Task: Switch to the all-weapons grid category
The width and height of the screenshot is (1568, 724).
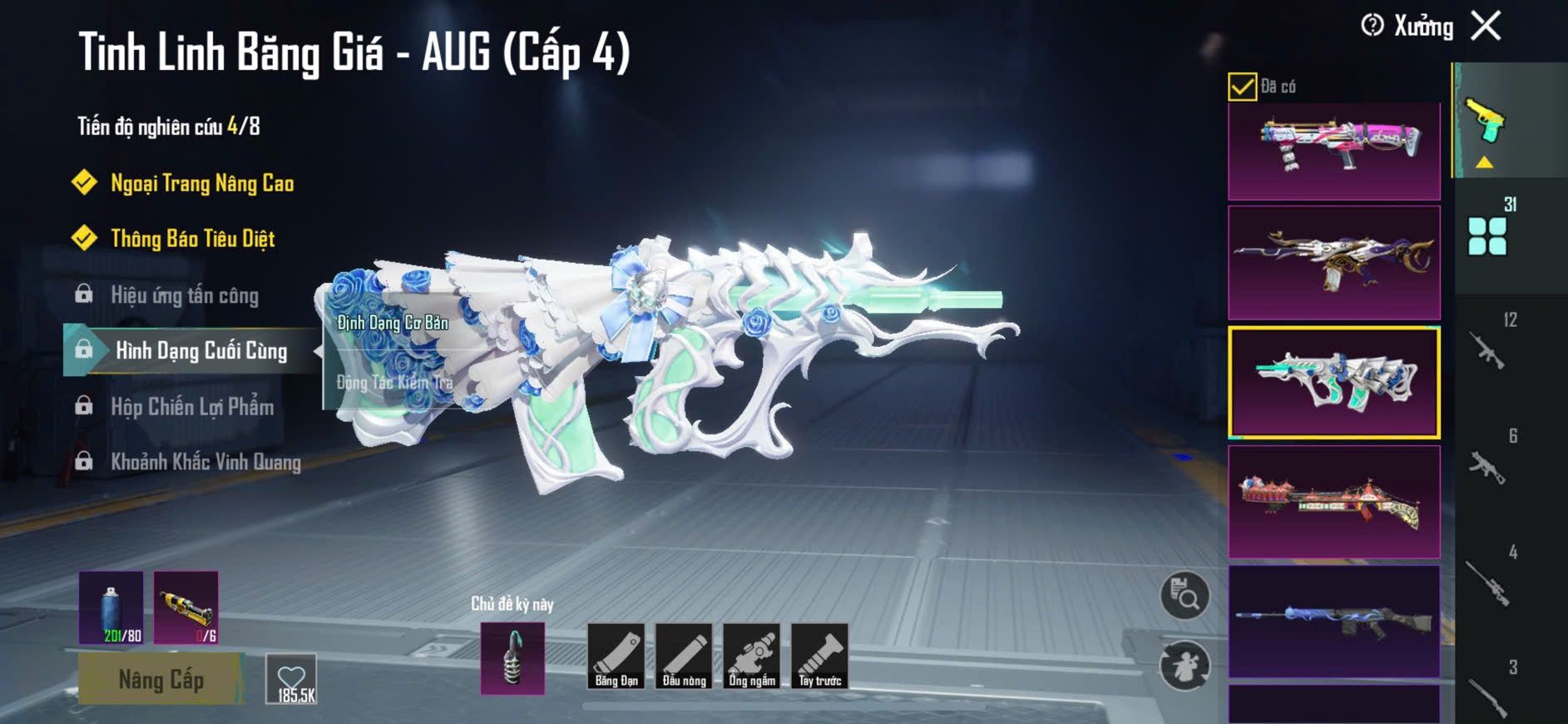Action: point(1487,236)
